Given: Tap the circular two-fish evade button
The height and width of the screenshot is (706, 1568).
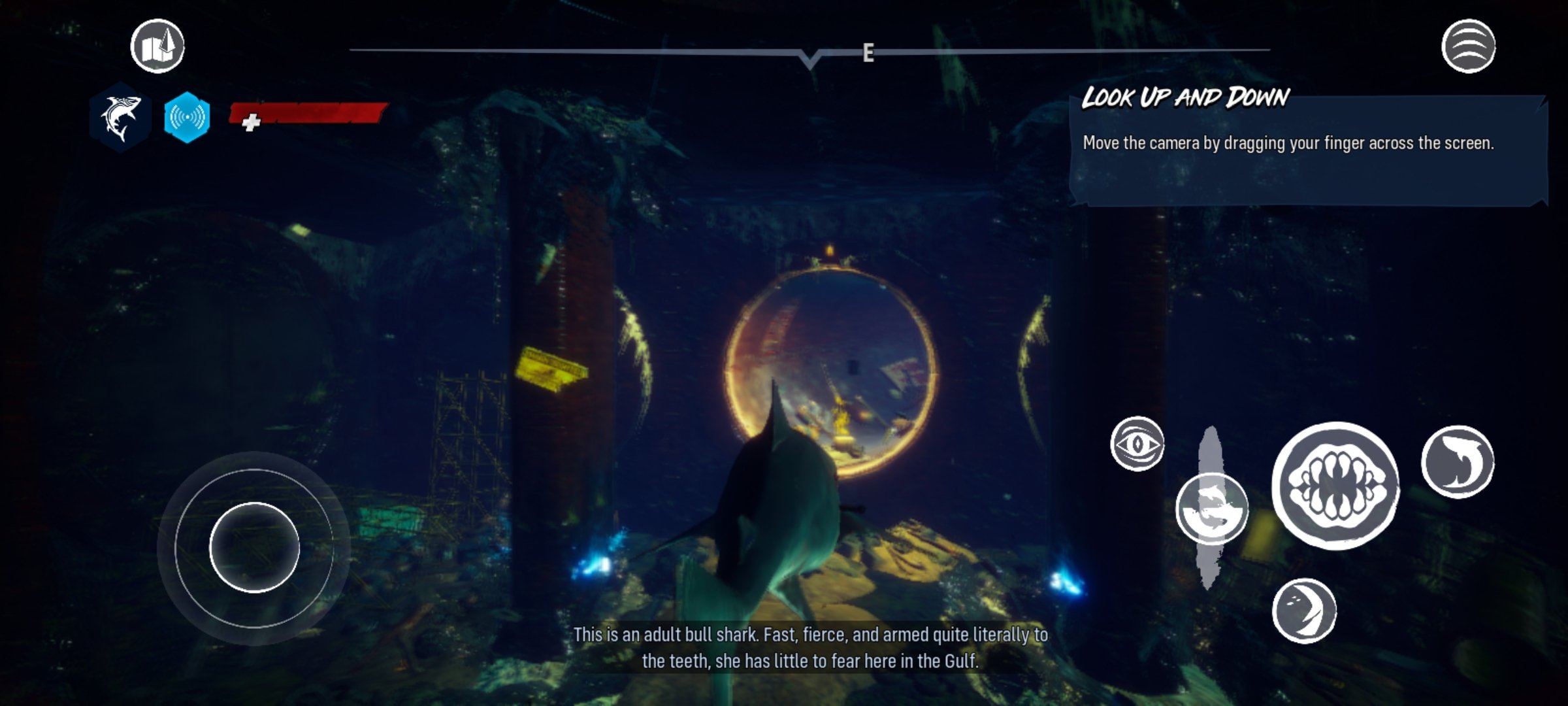Looking at the screenshot, I should 1211,509.
